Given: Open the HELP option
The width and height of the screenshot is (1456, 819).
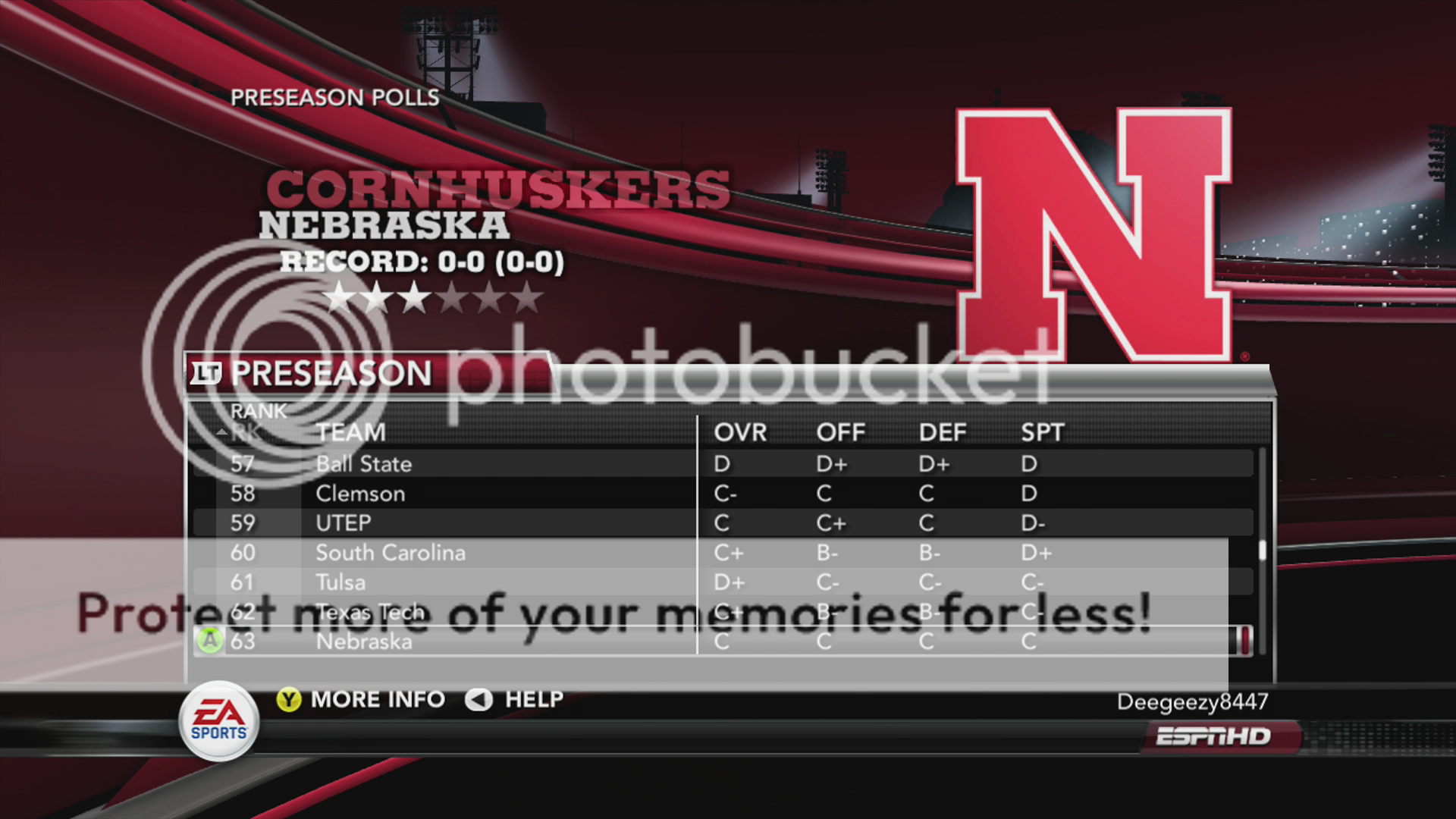Looking at the screenshot, I should (x=516, y=699).
